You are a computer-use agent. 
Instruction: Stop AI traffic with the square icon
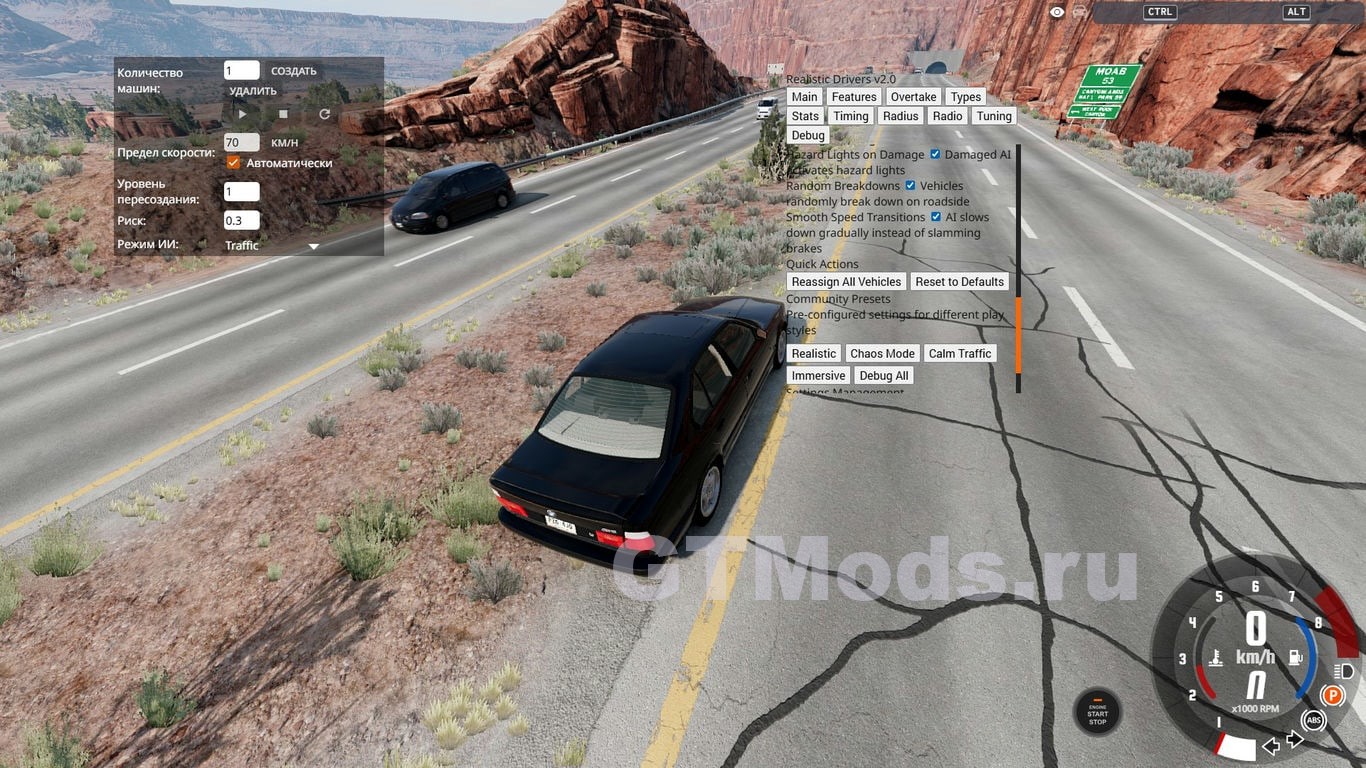coord(283,115)
